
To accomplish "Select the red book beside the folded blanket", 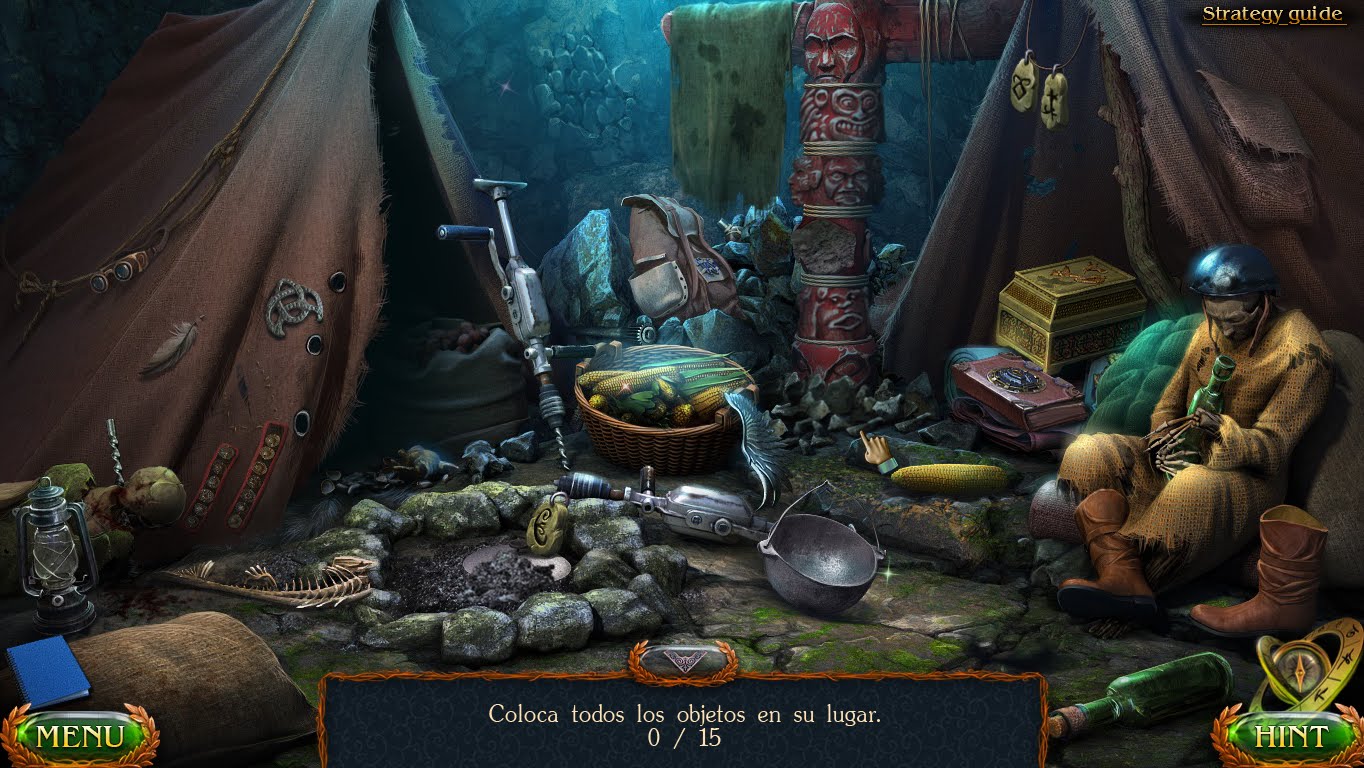I will click(x=1018, y=385).
